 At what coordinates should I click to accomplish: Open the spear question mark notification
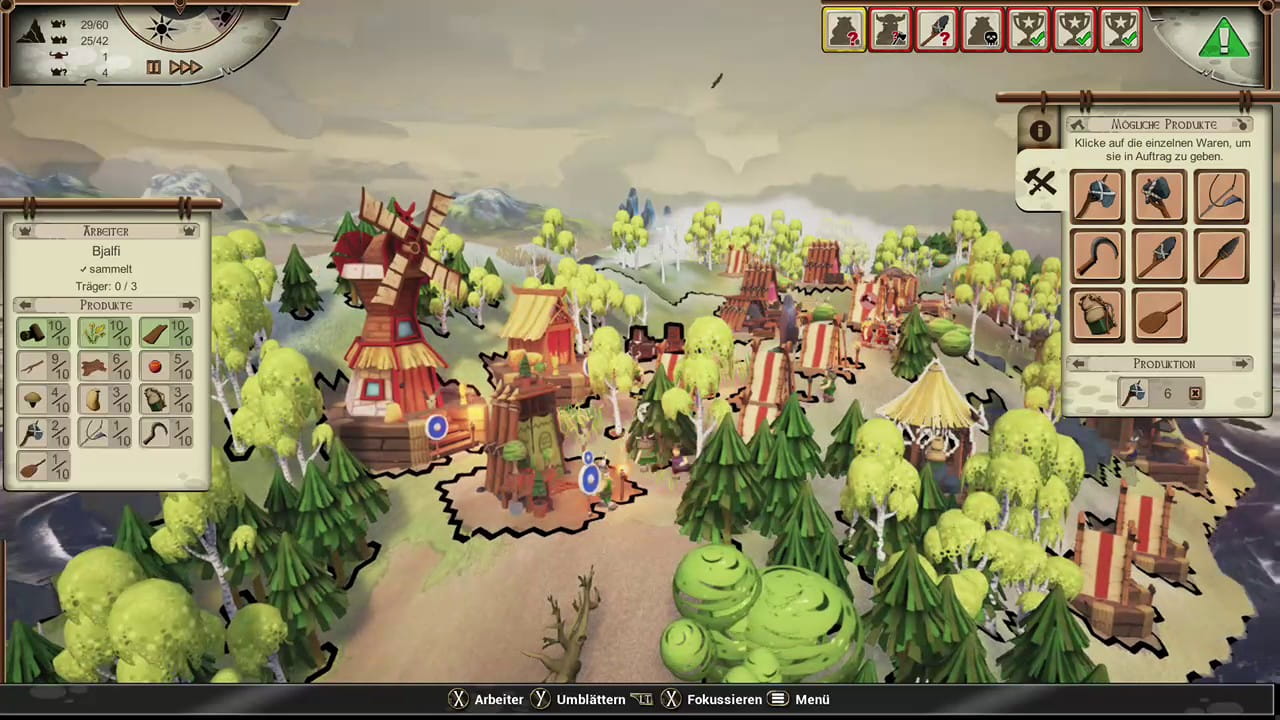936,30
